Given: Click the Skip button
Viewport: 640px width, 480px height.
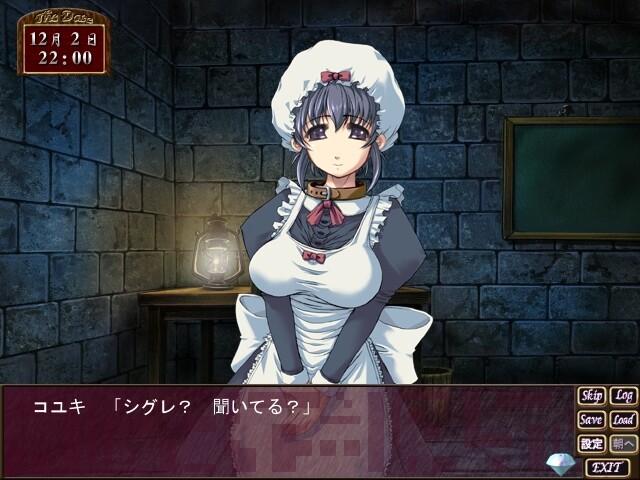Looking at the screenshot, I should [591, 396].
